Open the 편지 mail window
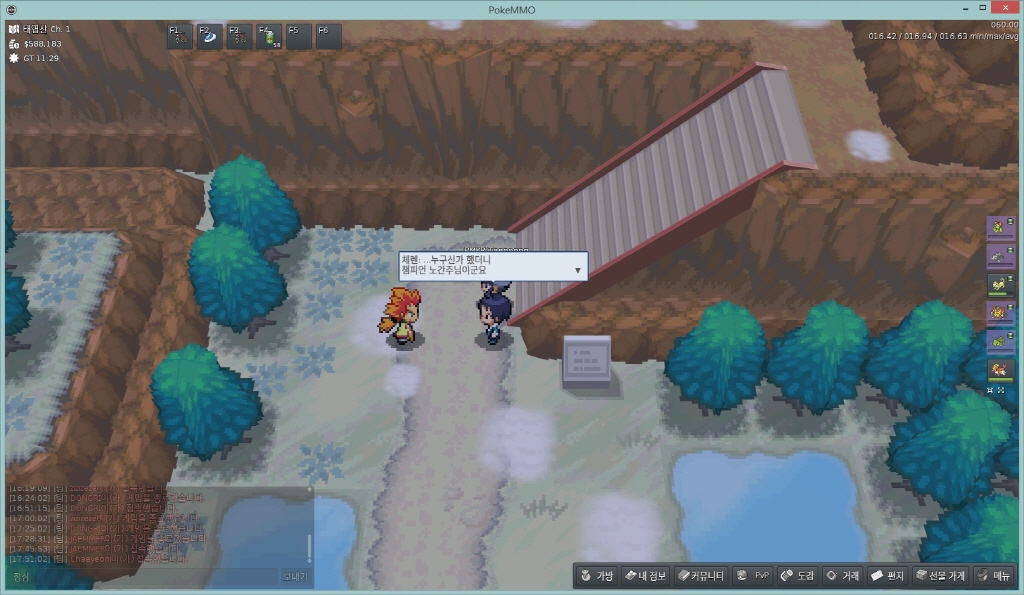 [x=888, y=576]
